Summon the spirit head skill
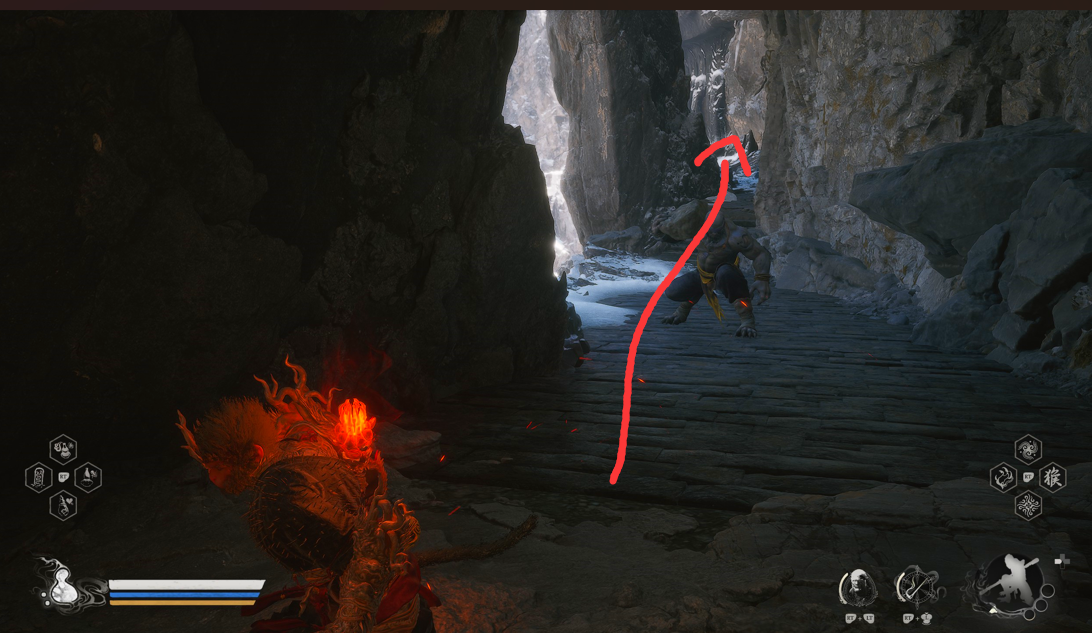Viewport: 1092px width, 633px height. [x=856, y=587]
